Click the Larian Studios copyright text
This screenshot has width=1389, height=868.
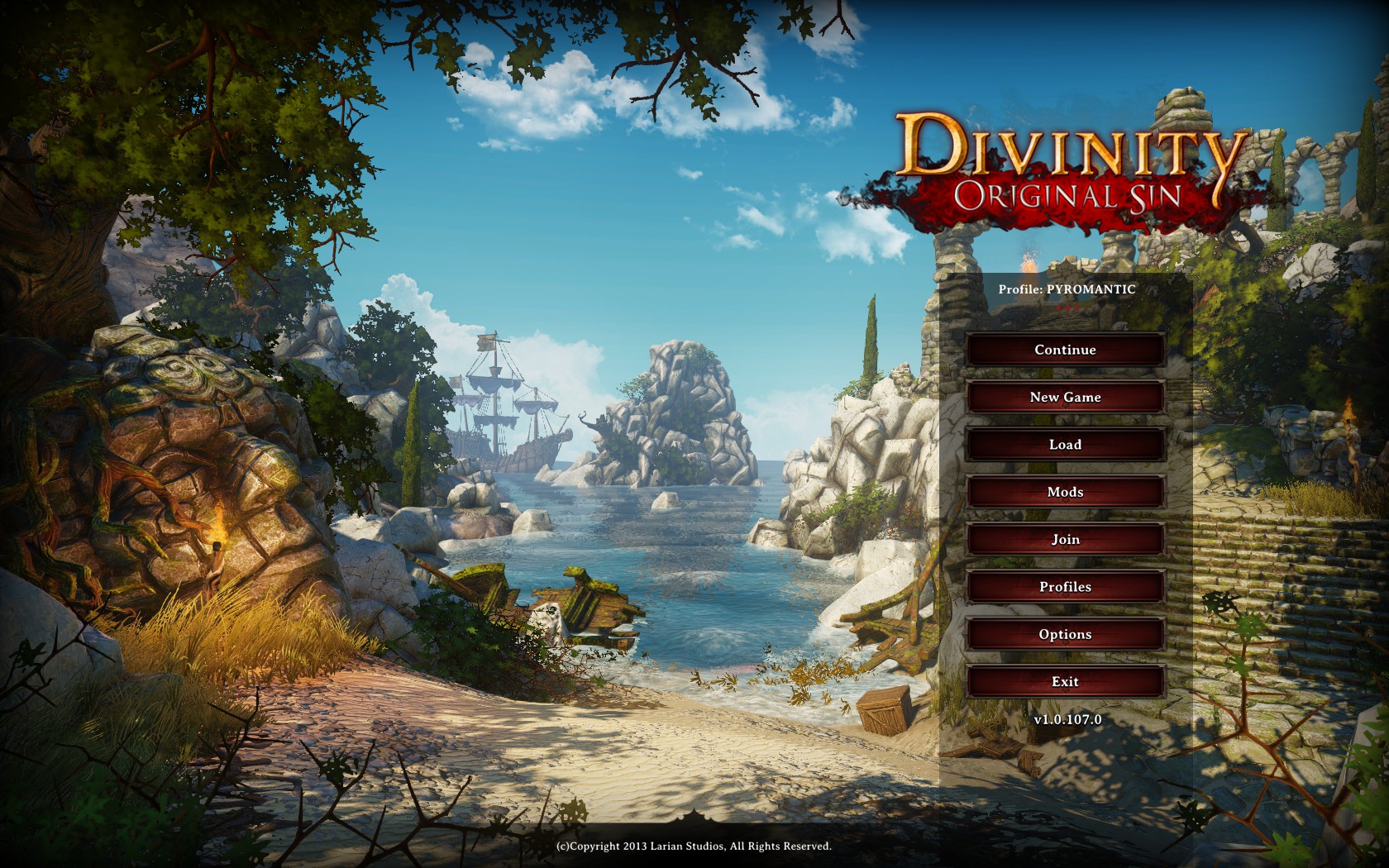tap(694, 847)
